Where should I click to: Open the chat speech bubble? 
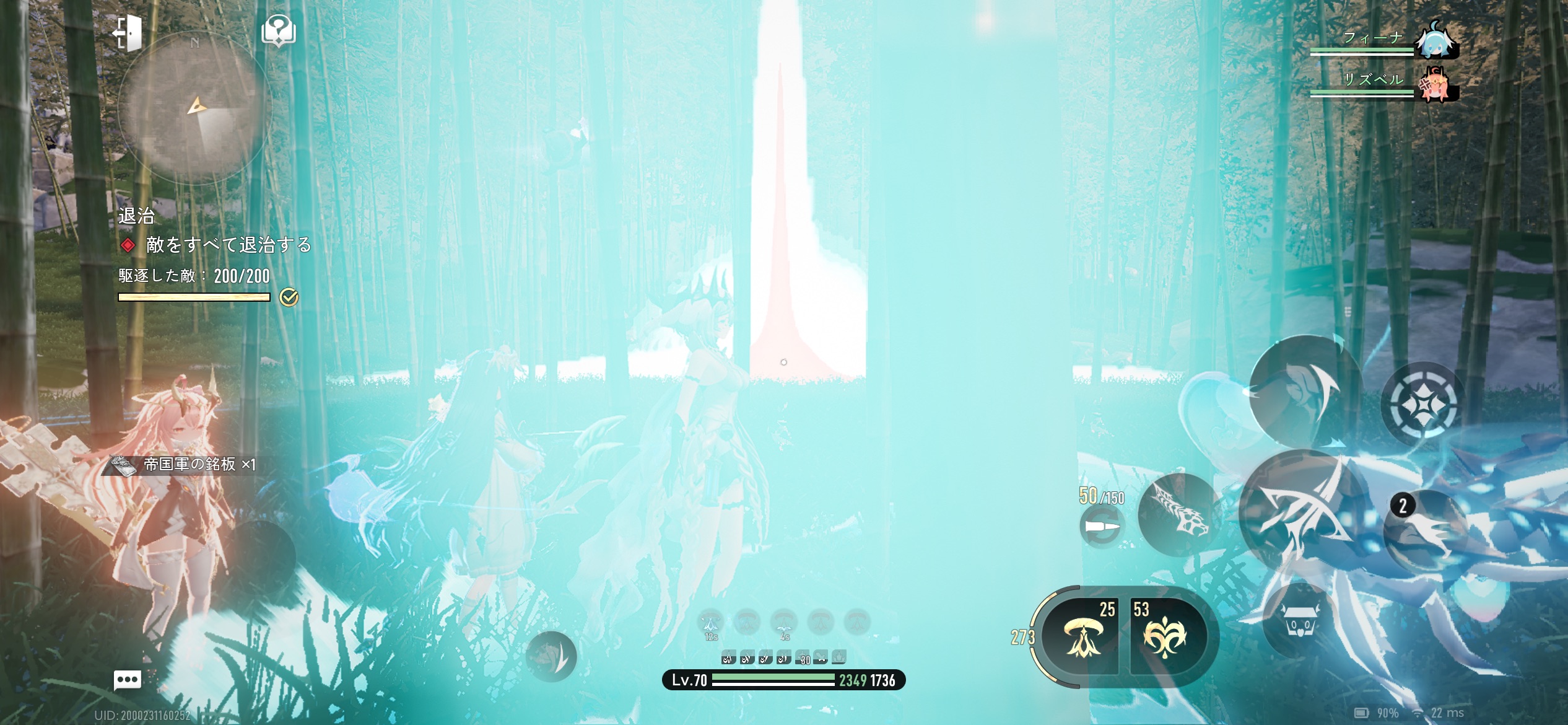pyautogui.click(x=128, y=680)
